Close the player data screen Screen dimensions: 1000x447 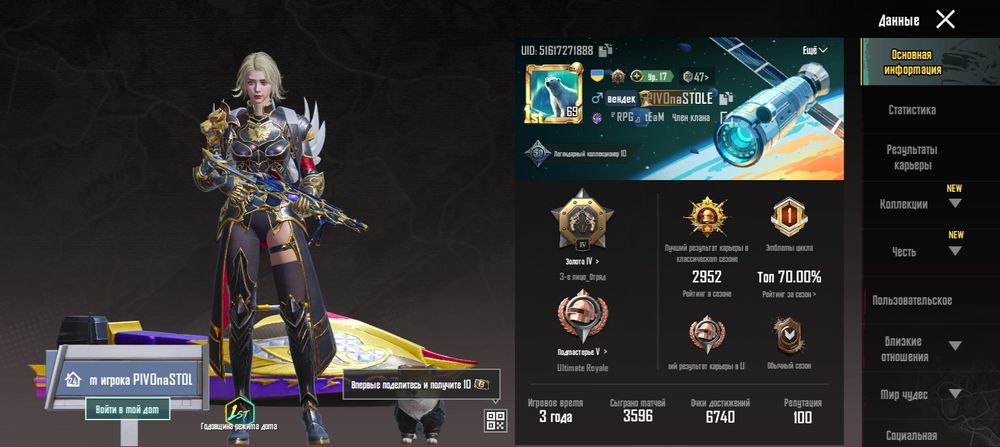coord(945,19)
